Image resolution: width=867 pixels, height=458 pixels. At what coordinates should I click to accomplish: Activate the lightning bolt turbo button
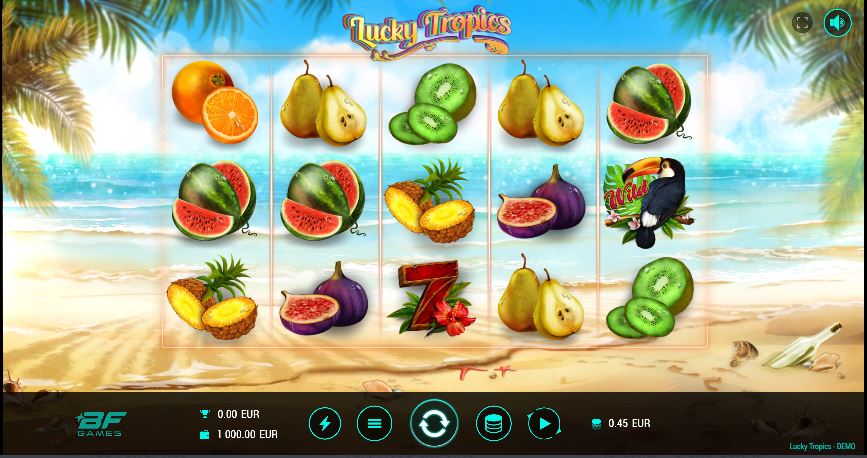(x=324, y=423)
